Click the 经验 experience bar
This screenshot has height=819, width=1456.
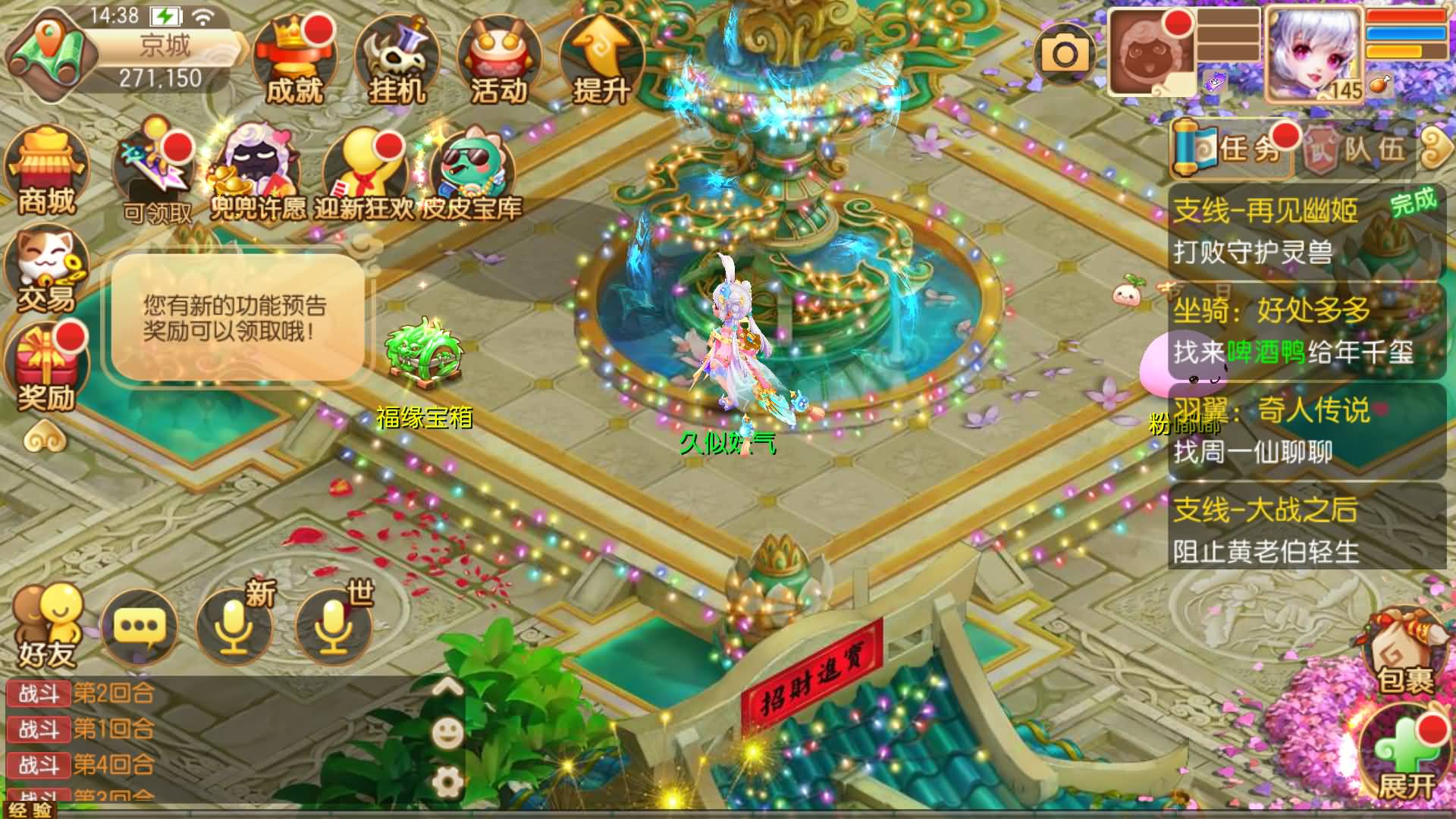click(30, 810)
